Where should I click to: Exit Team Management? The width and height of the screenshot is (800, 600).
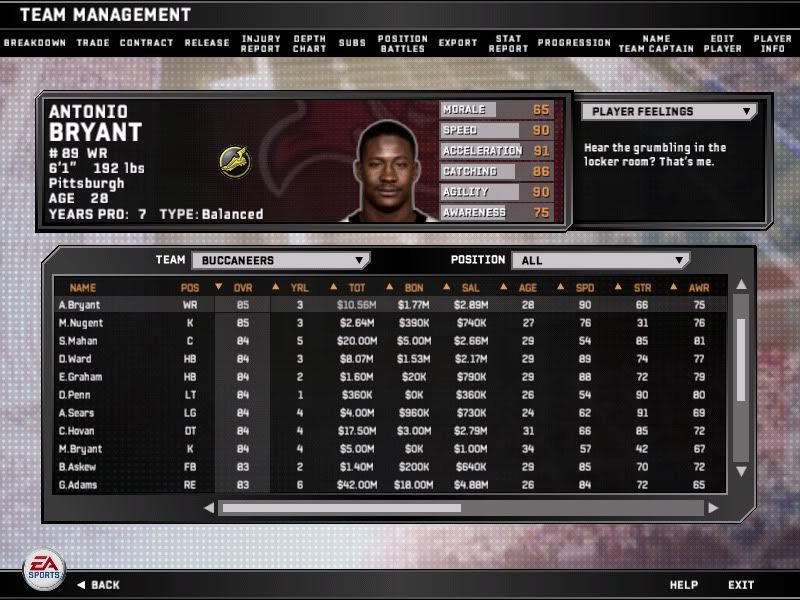[x=741, y=585]
